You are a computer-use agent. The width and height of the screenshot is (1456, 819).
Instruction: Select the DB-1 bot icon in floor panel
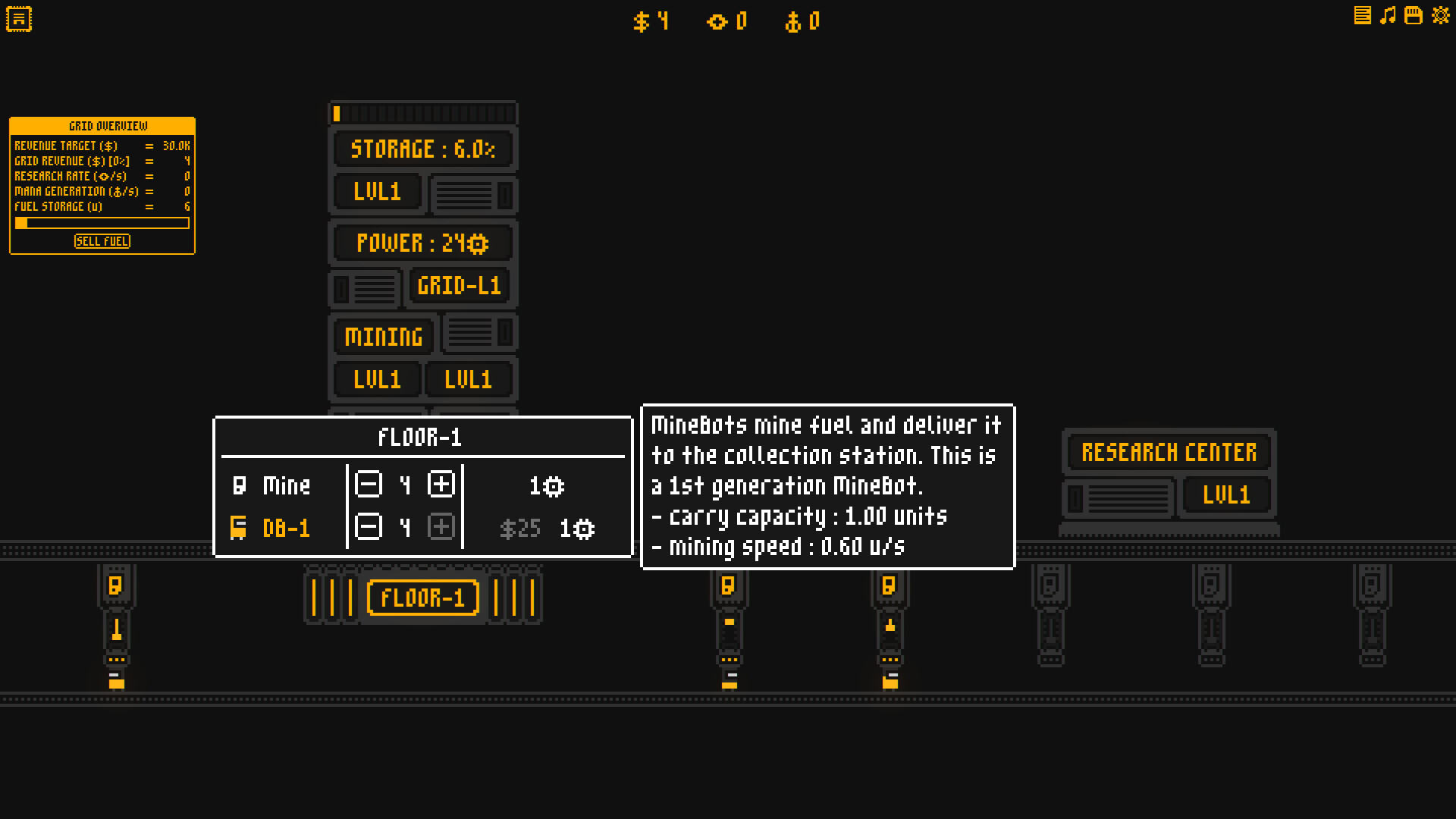click(237, 528)
